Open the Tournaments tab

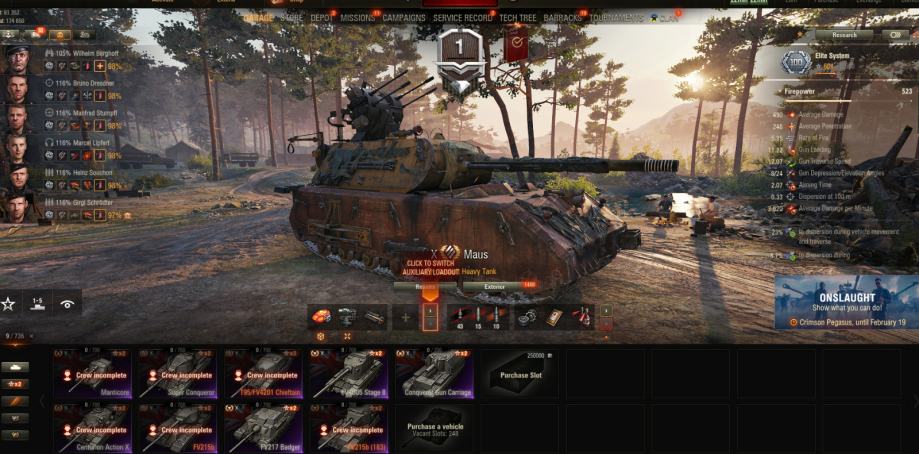(x=616, y=18)
